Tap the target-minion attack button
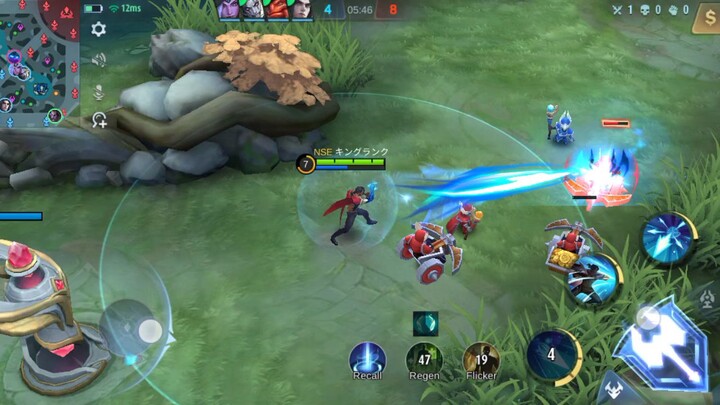 point(612,386)
